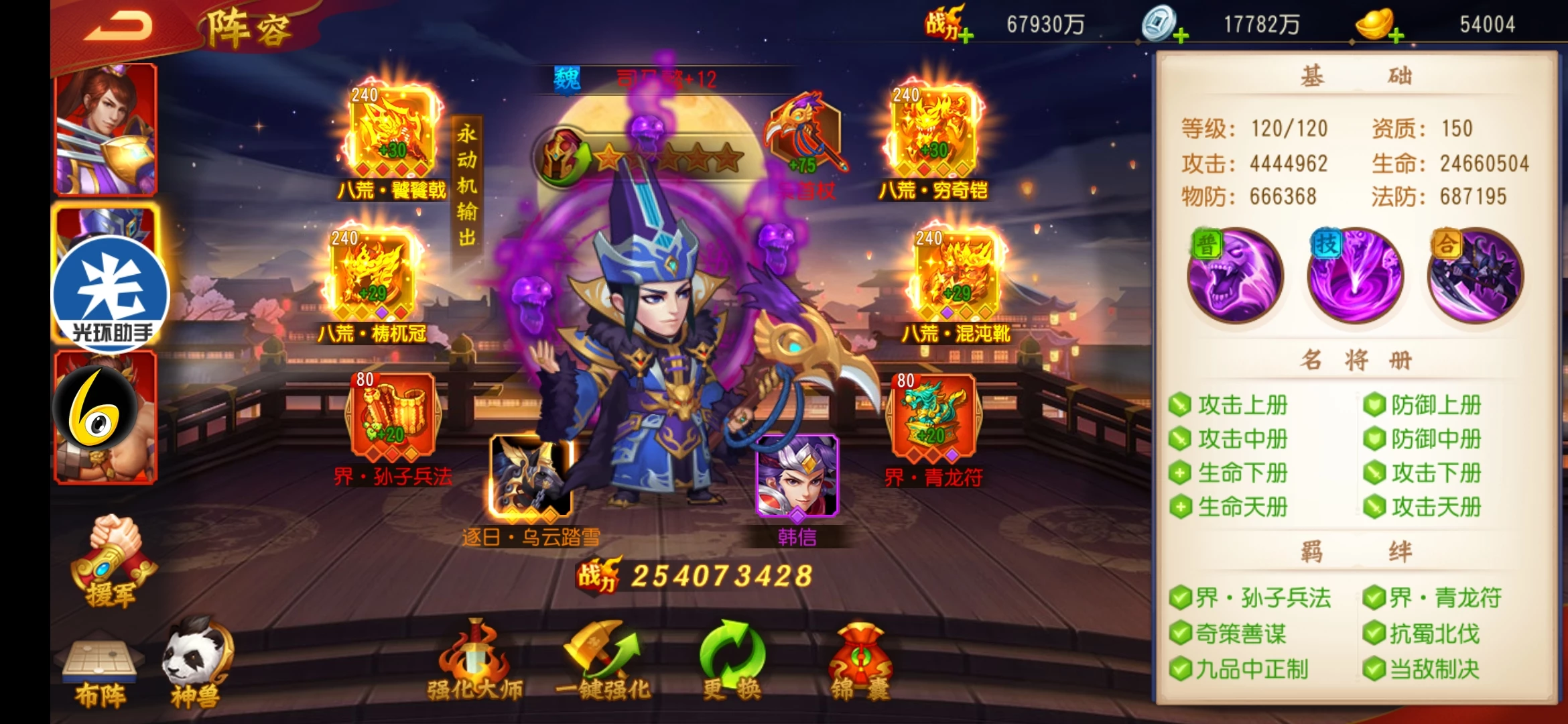View the 普 basic attack skill
This screenshot has width=1568, height=724.
coord(1235,276)
